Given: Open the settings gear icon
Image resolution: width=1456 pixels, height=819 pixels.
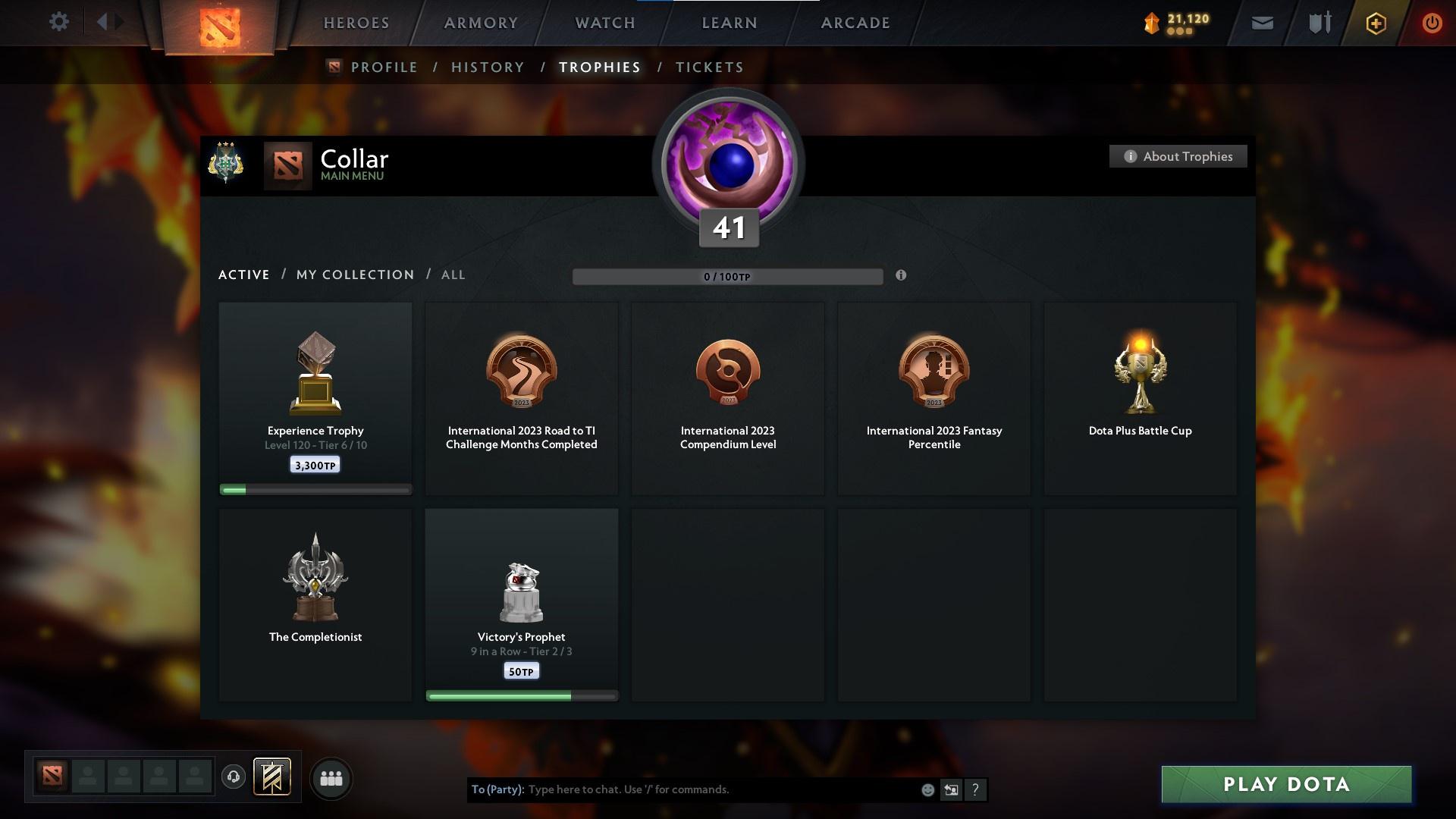Looking at the screenshot, I should click(59, 21).
